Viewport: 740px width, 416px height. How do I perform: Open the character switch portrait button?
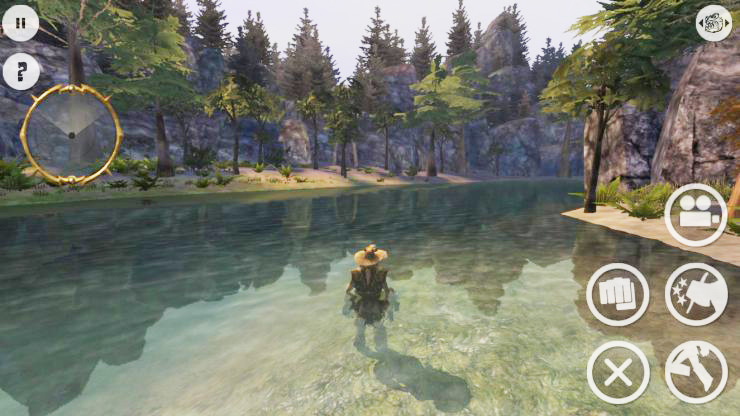click(713, 23)
